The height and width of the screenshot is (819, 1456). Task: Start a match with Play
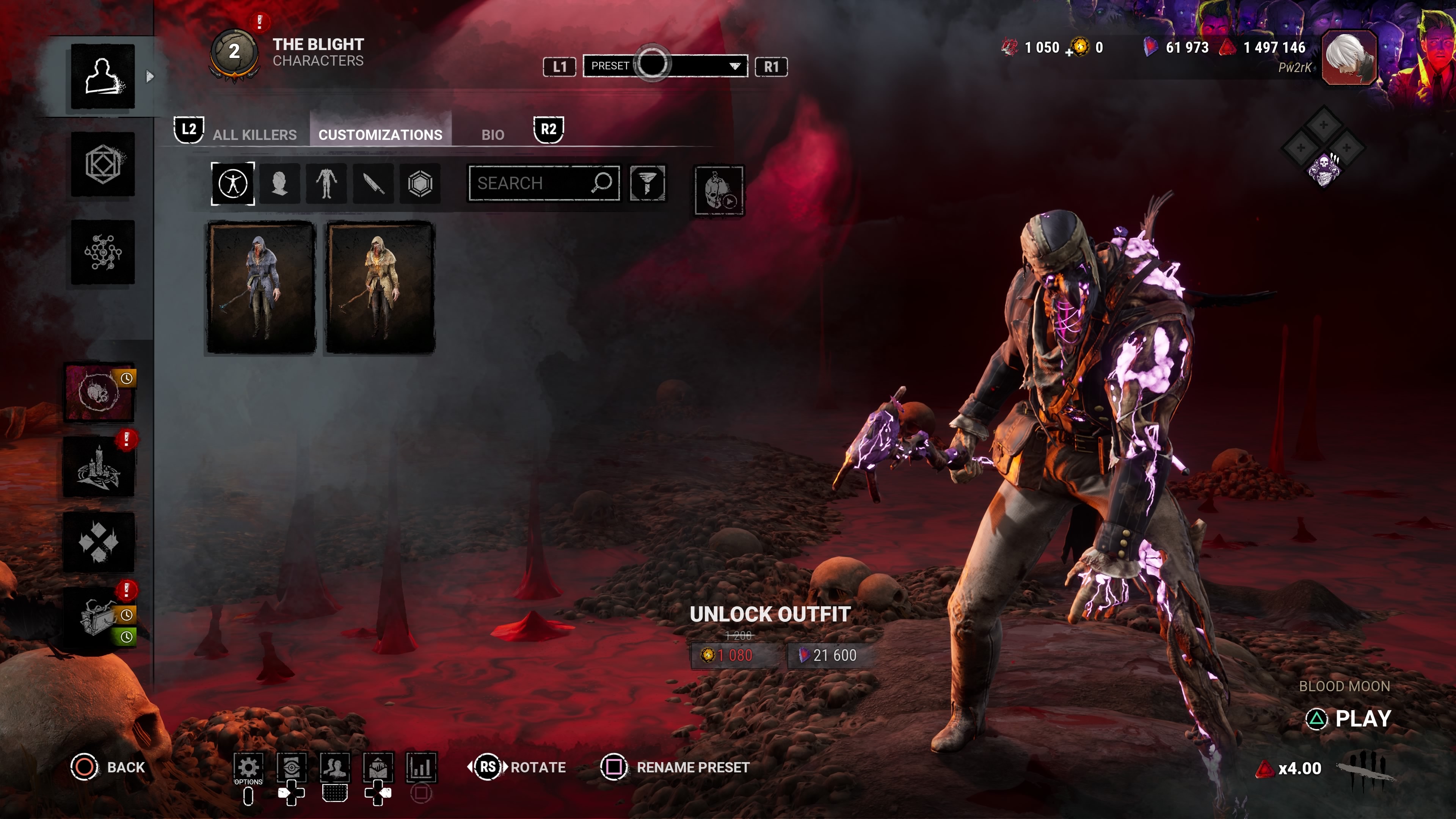(x=1349, y=719)
